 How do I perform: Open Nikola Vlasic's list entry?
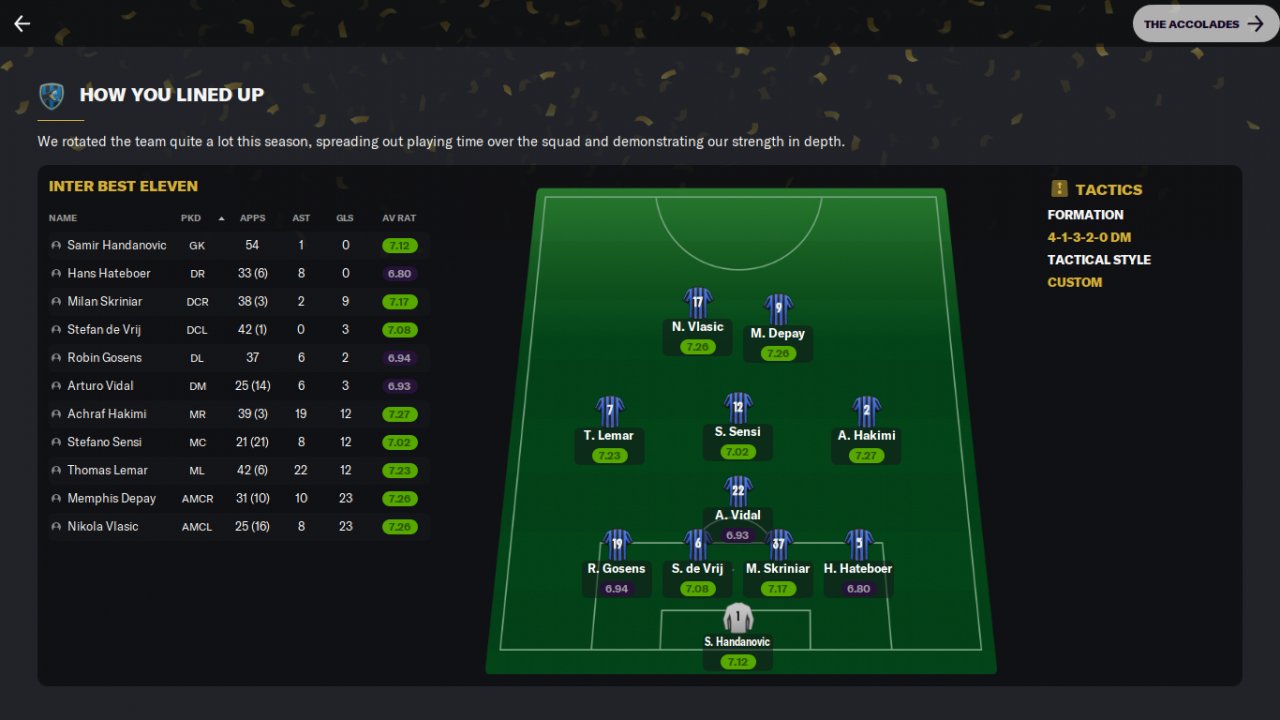102,526
